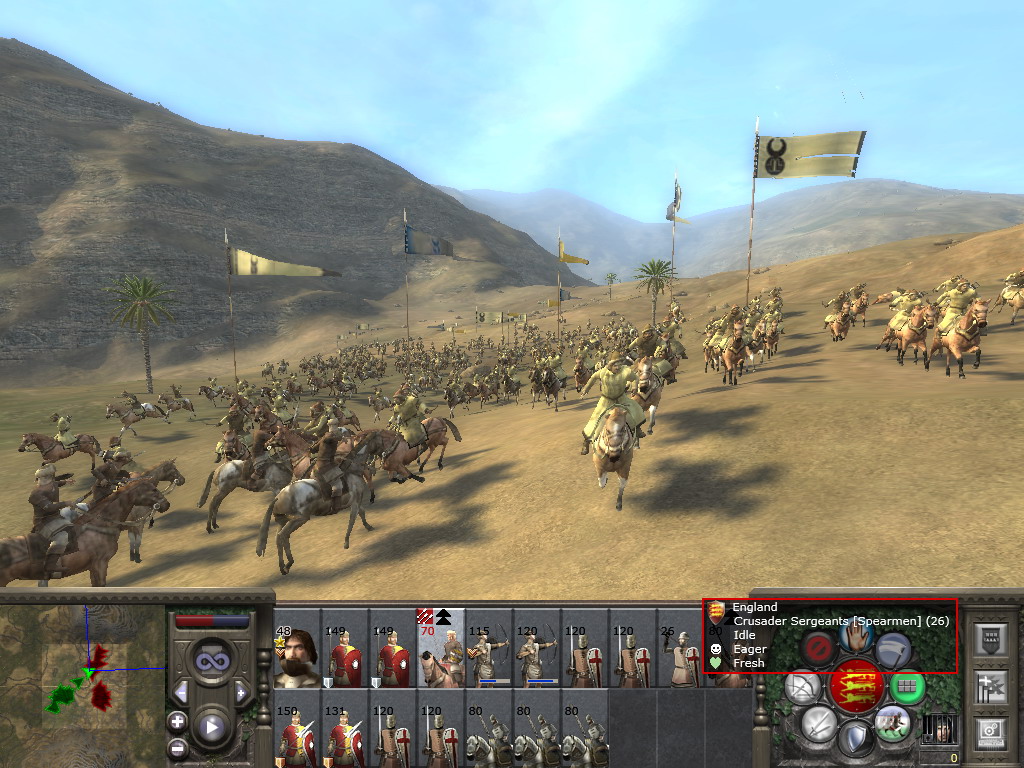Image resolution: width=1024 pixels, height=768 pixels.
Task: Click the play button on speed panel
Action: pyautogui.click(x=212, y=727)
